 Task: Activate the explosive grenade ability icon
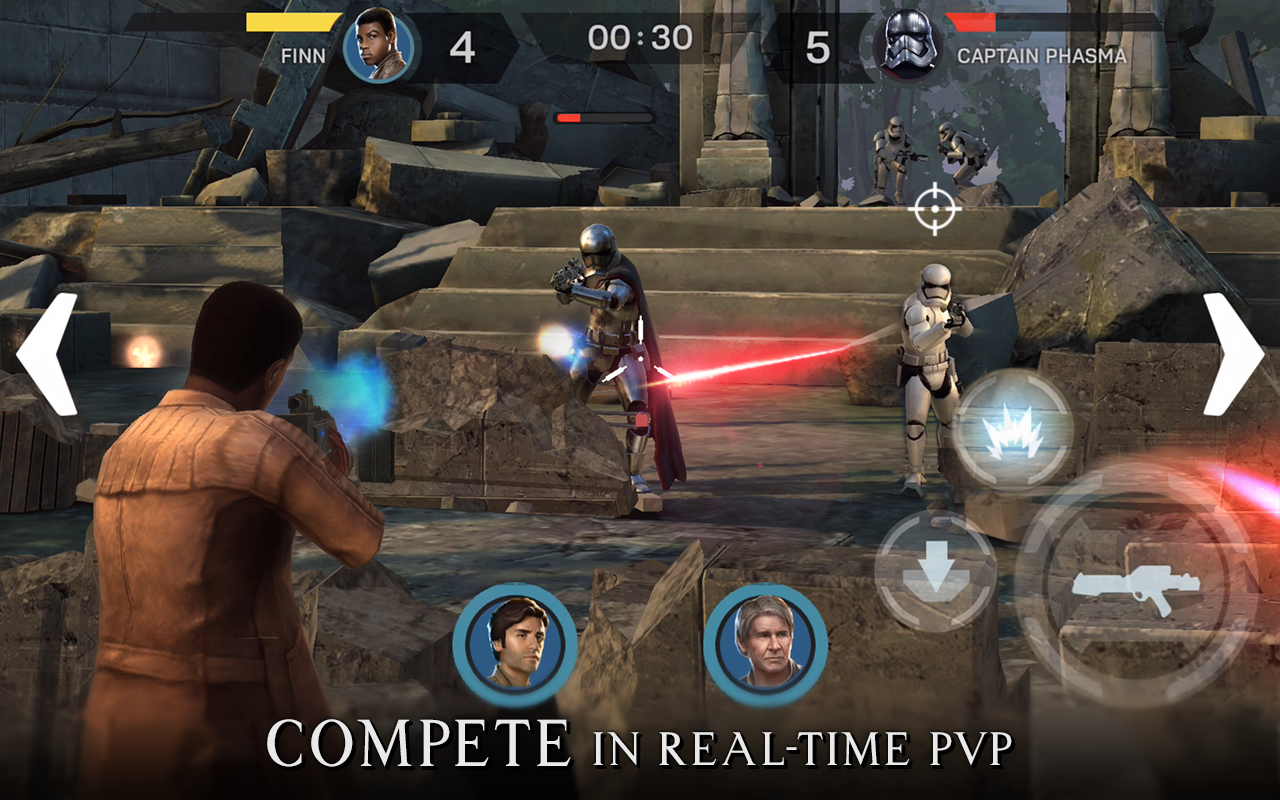coord(1013,430)
